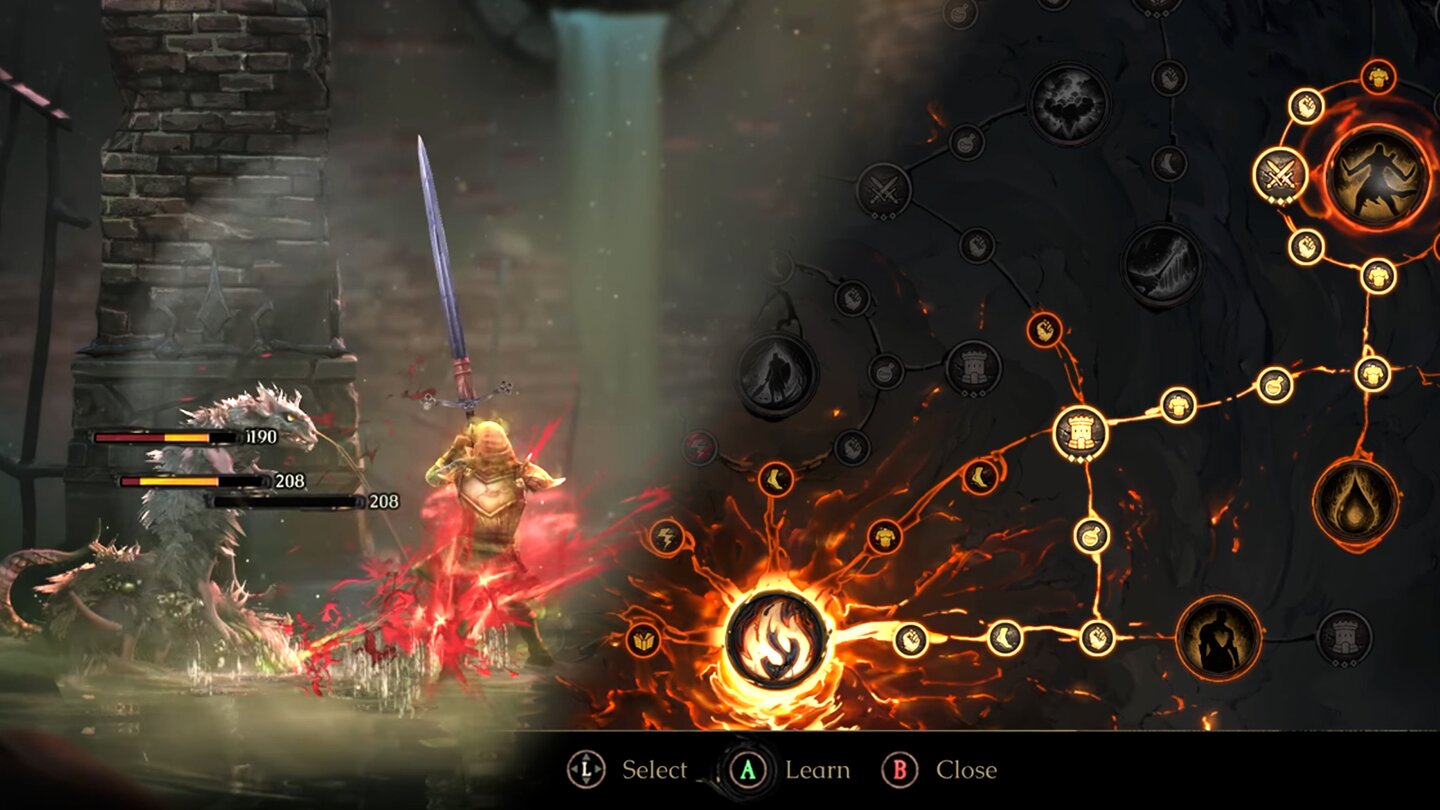Pick the greyed-out crossed swords node
The image size is (1440, 810).
(x=884, y=190)
